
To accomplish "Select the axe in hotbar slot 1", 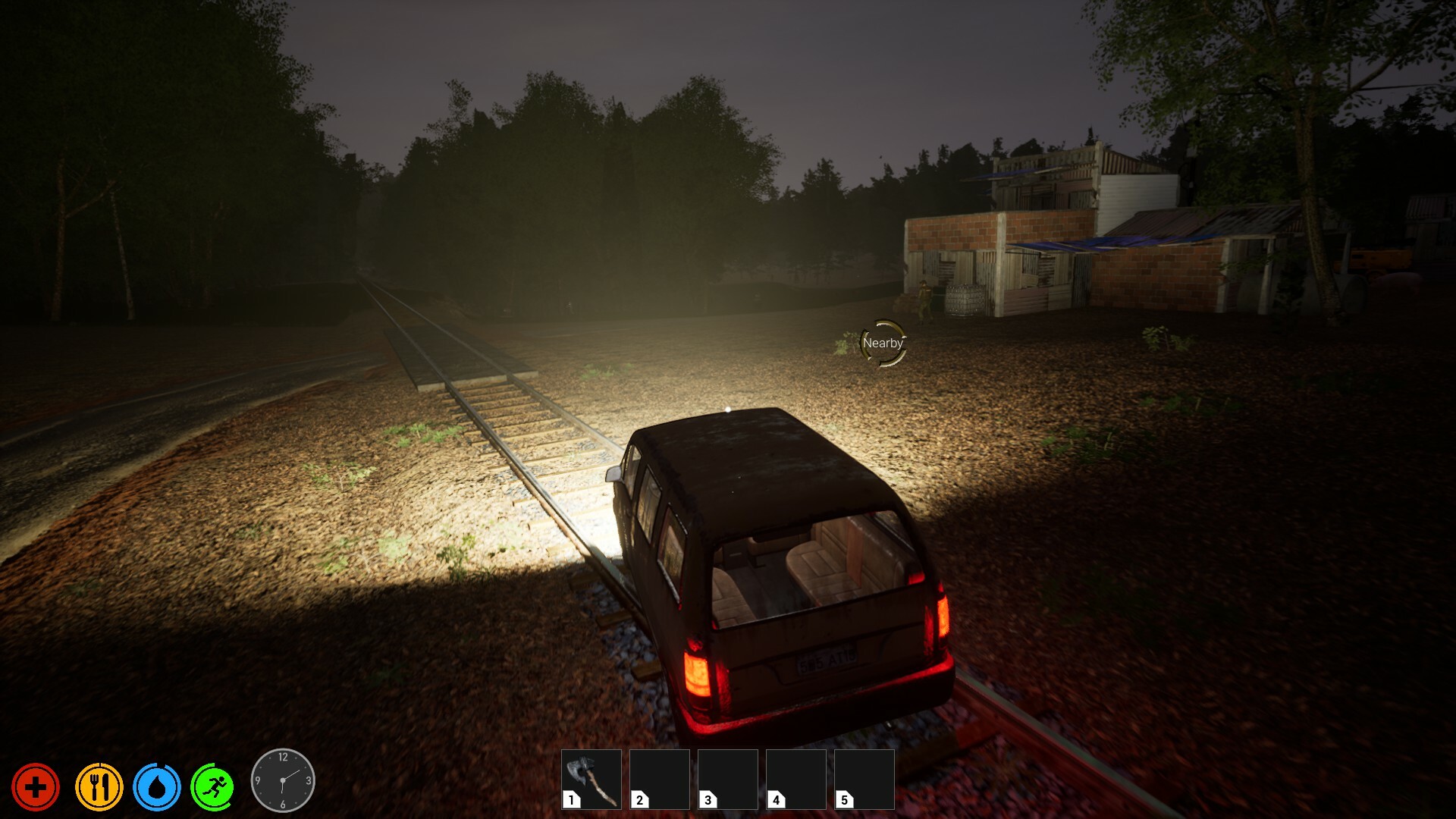I will [591, 778].
